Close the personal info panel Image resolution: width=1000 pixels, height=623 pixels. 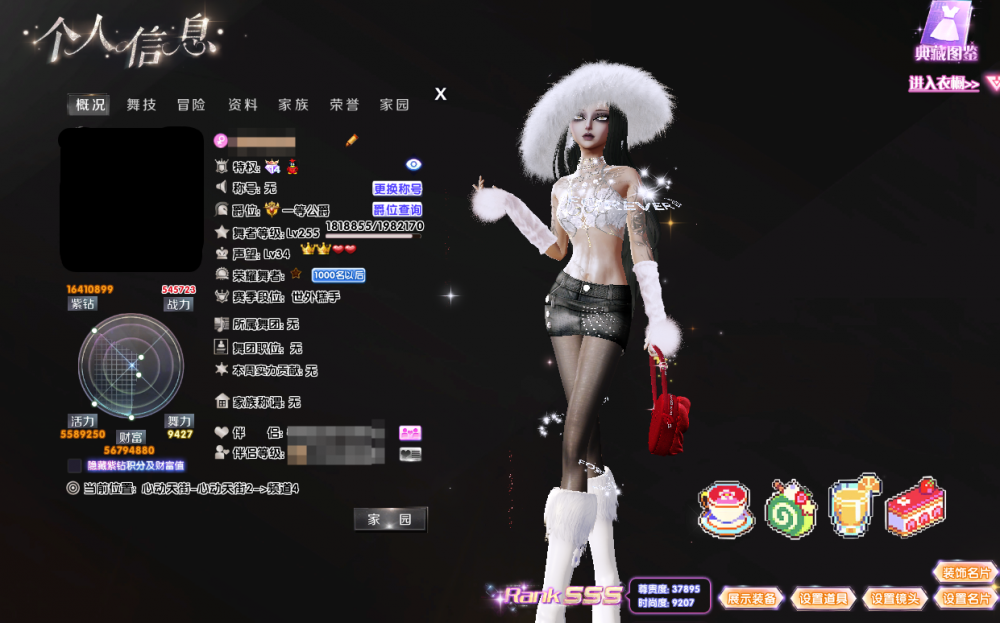(440, 94)
